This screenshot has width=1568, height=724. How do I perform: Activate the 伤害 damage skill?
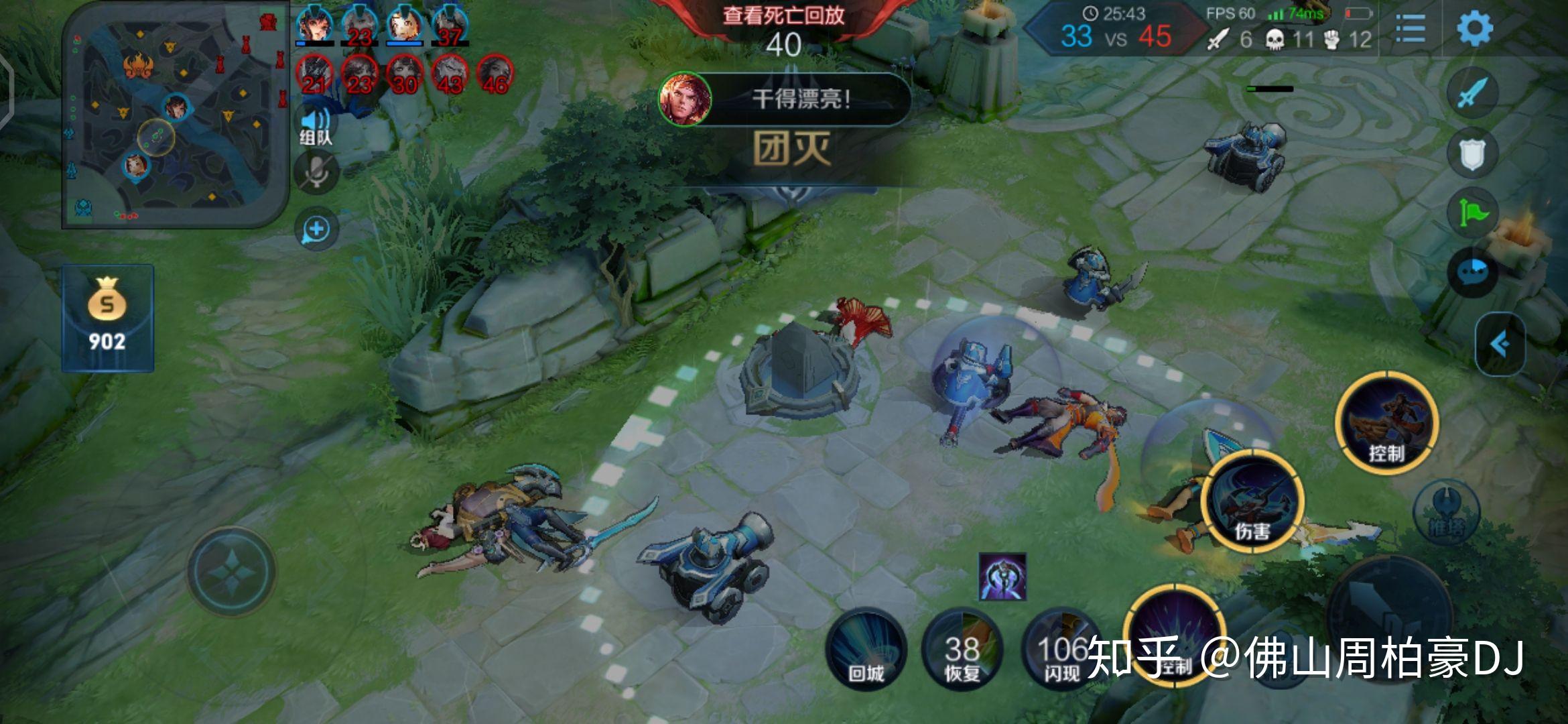point(1252,503)
